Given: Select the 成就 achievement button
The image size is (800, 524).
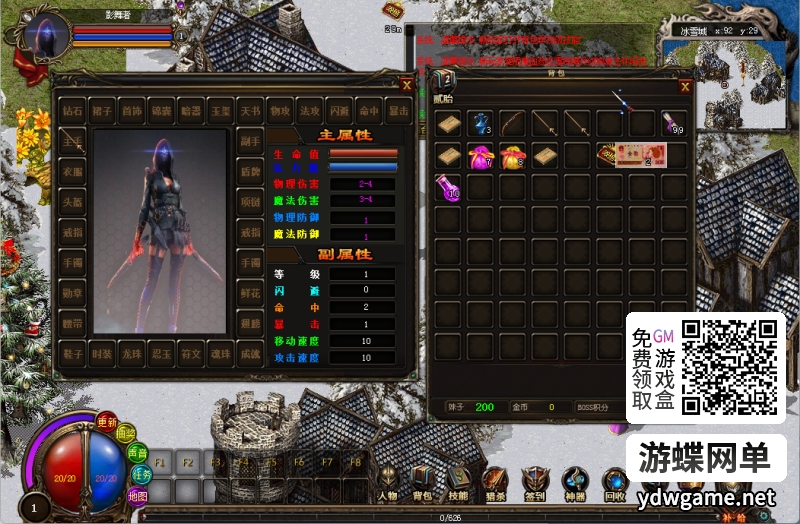Looking at the screenshot, I should pyautogui.click(x=250, y=353).
